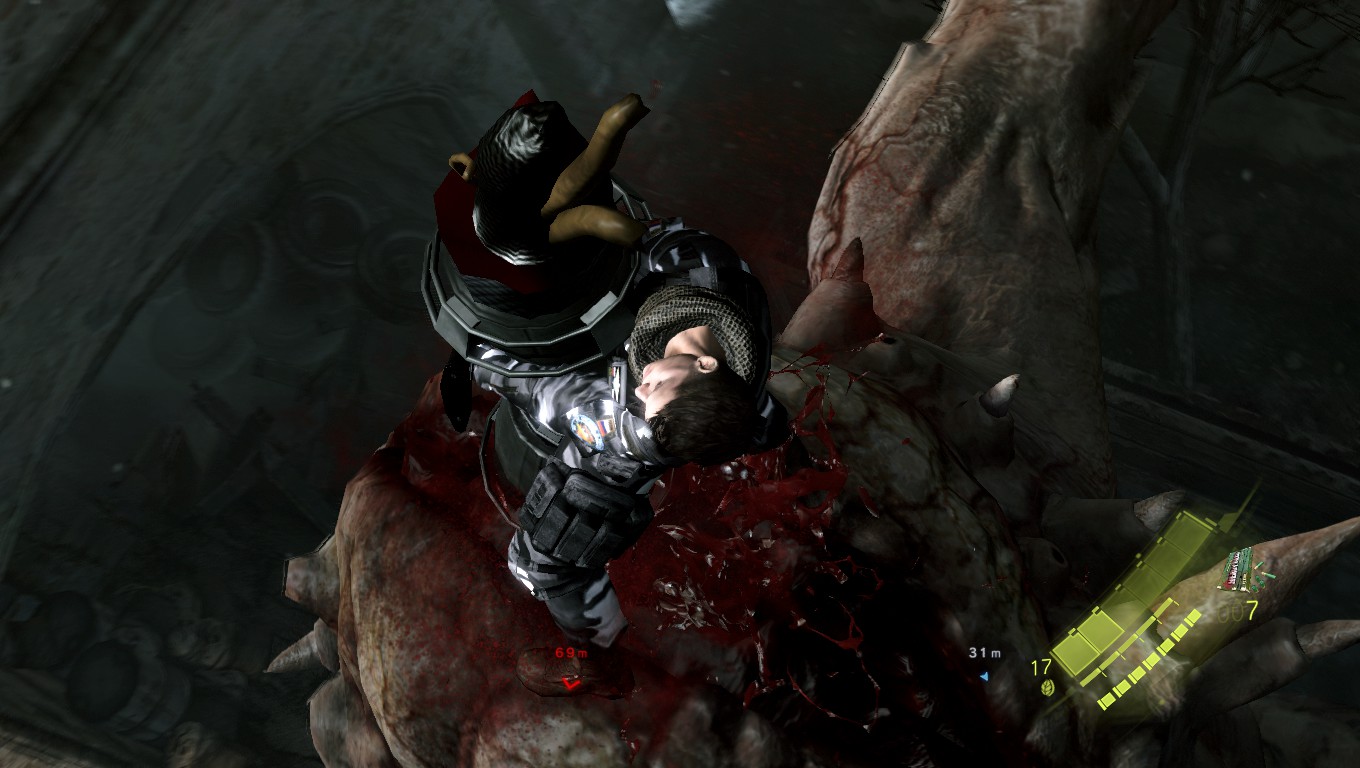Click the green herb tablet icon
The image size is (1360, 768).
coord(1049,688)
